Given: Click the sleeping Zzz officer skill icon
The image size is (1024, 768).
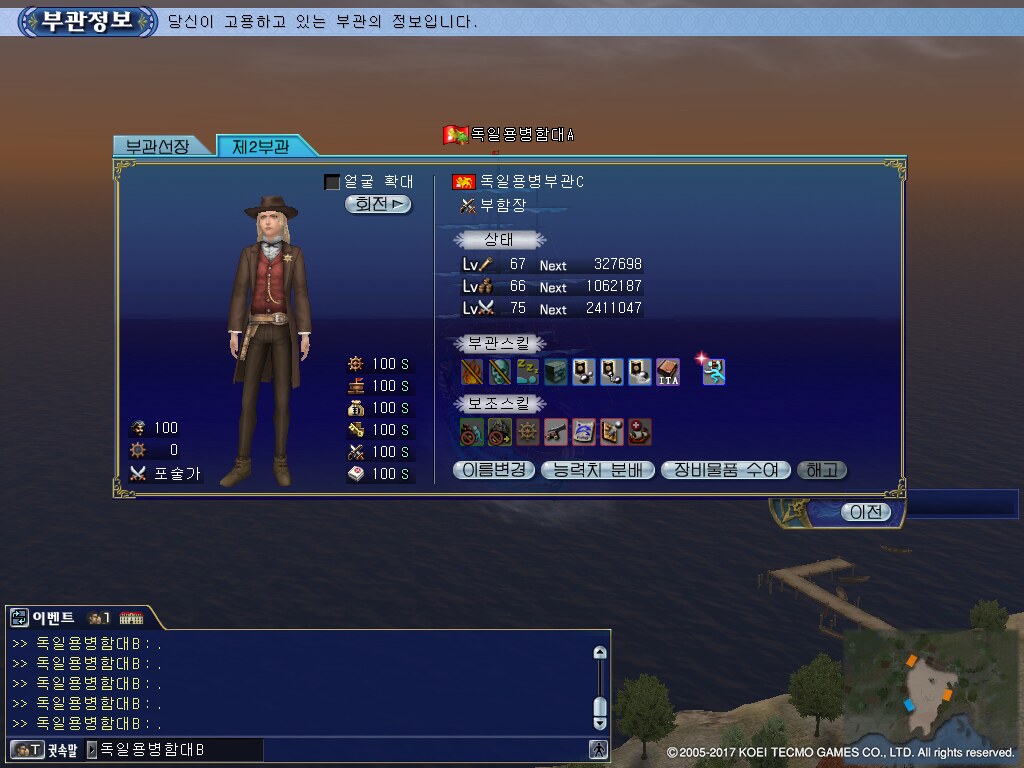Looking at the screenshot, I should click(x=528, y=372).
